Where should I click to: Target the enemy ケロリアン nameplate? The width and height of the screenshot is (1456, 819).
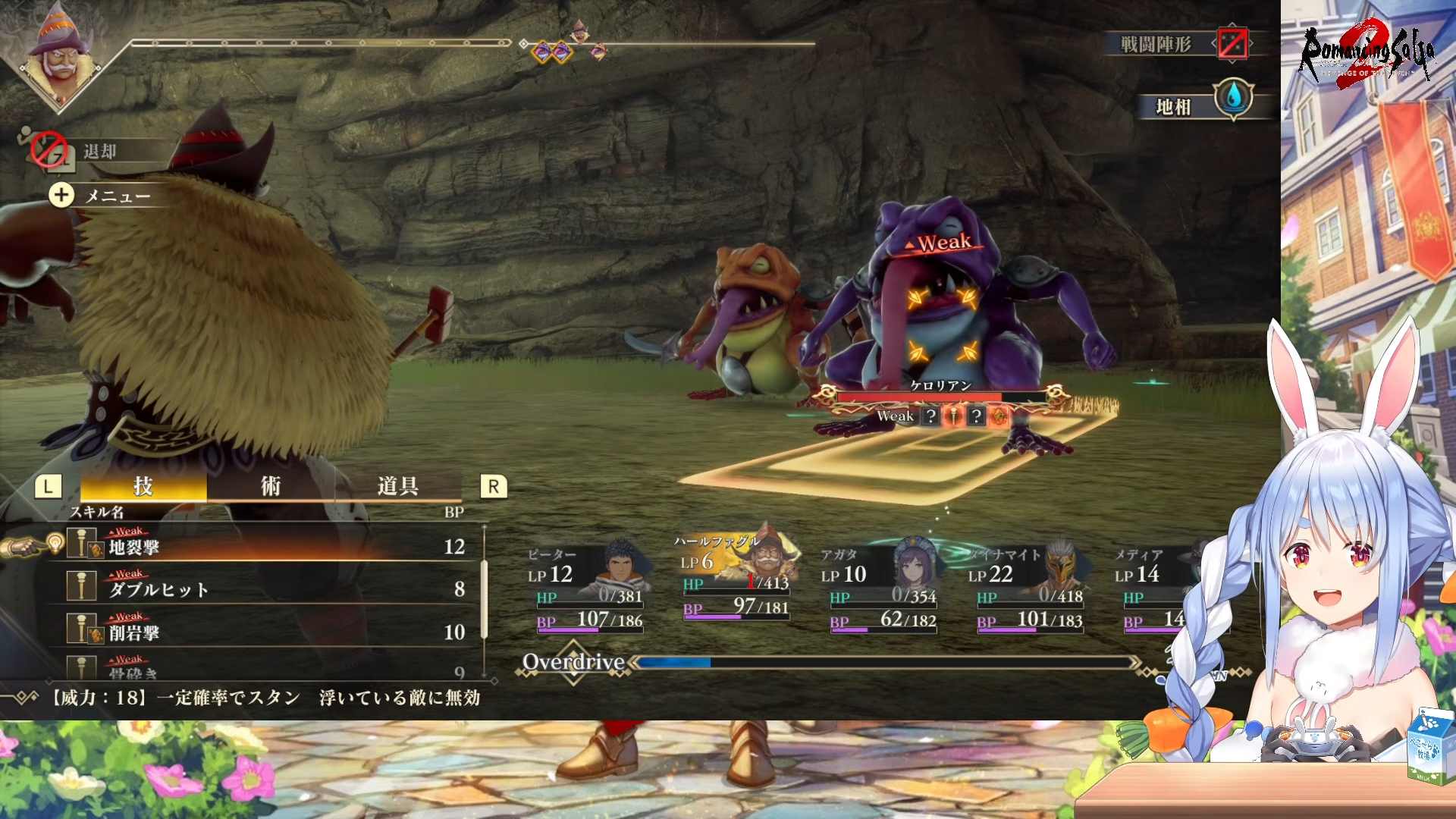click(x=940, y=386)
